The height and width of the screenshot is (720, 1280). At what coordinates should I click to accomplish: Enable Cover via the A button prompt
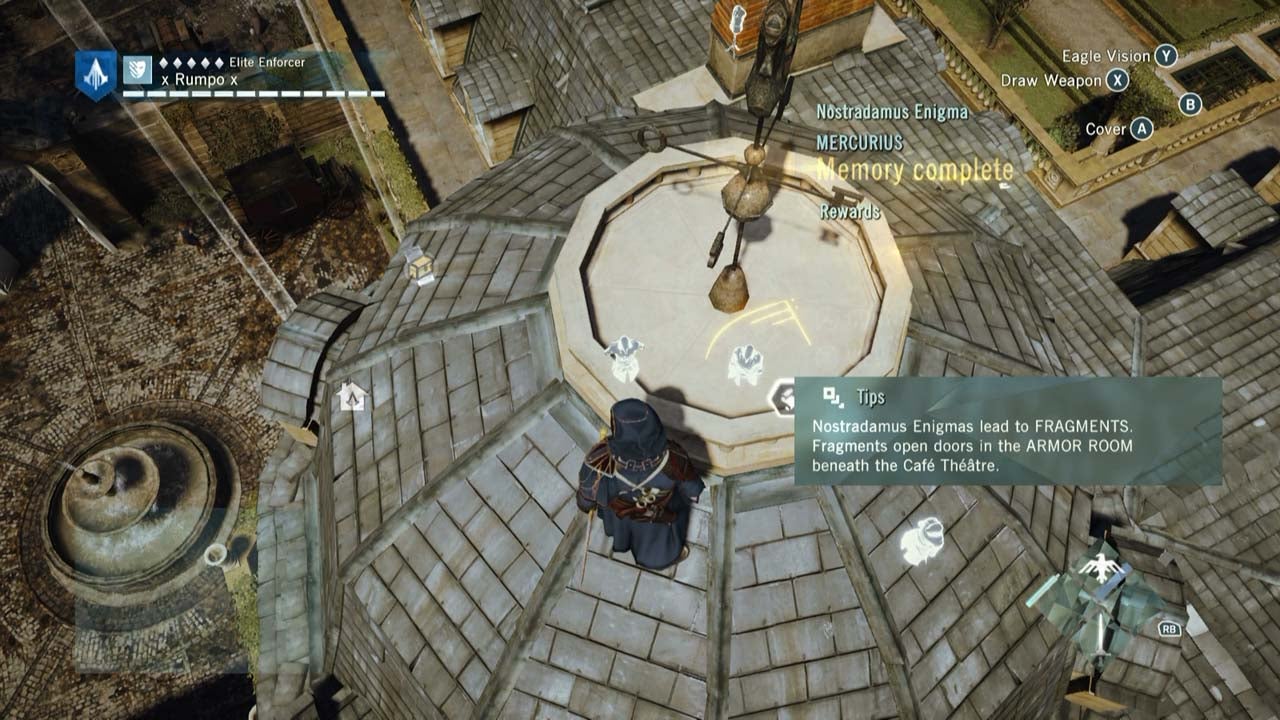[x=1142, y=127]
